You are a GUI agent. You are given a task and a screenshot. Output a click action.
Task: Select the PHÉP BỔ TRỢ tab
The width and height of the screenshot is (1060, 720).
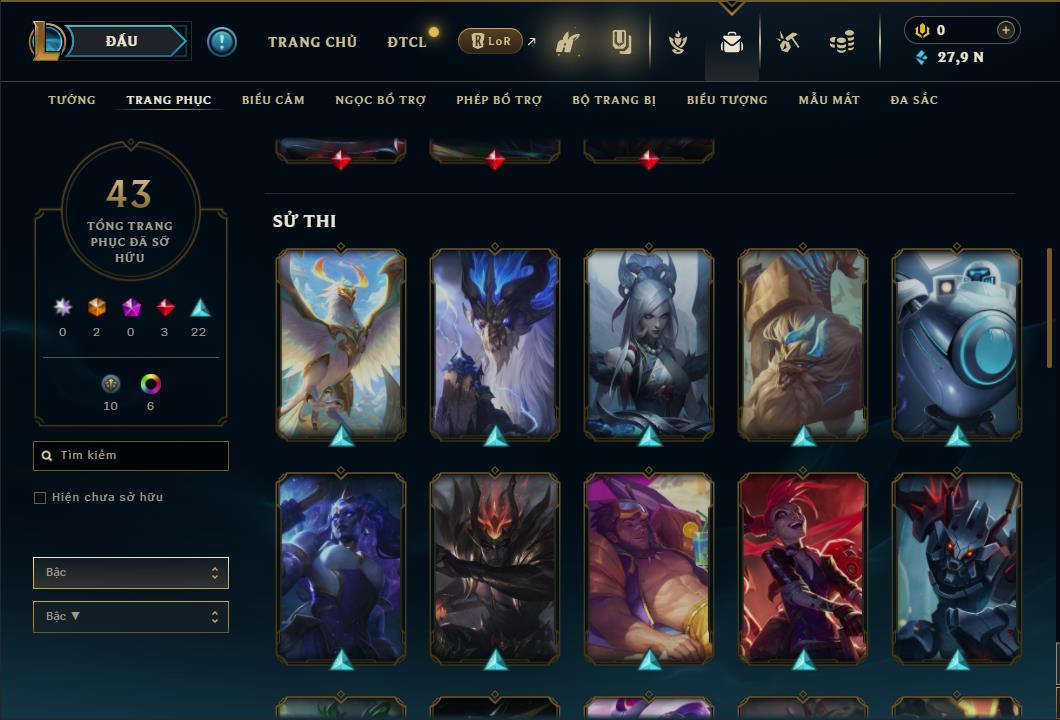point(499,100)
